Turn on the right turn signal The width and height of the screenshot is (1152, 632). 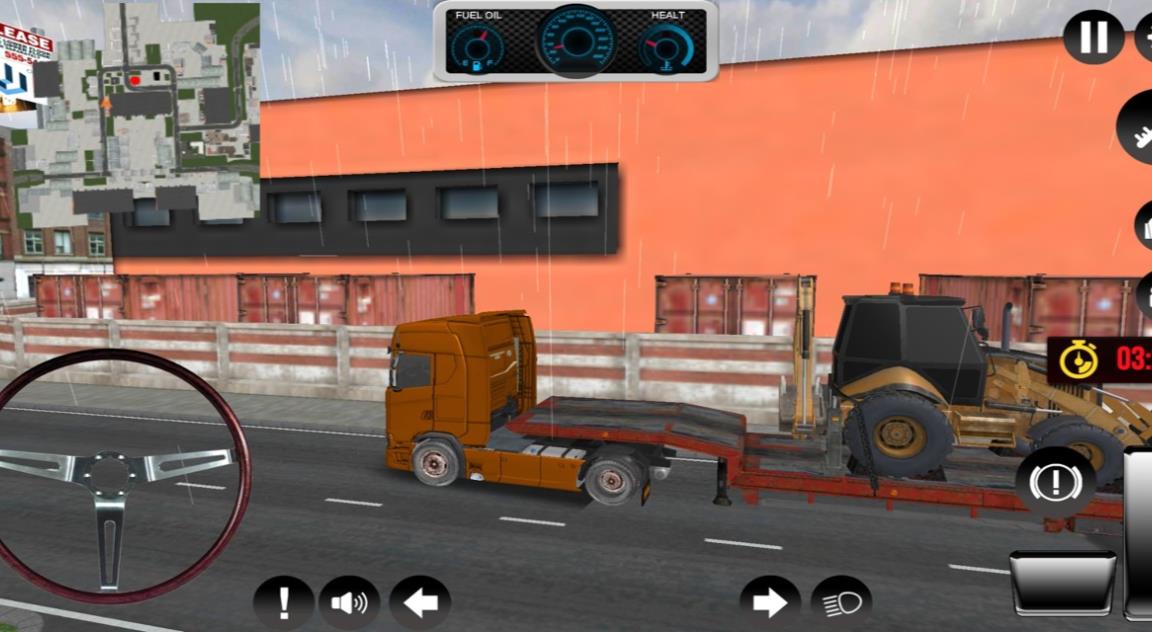pyautogui.click(x=770, y=603)
